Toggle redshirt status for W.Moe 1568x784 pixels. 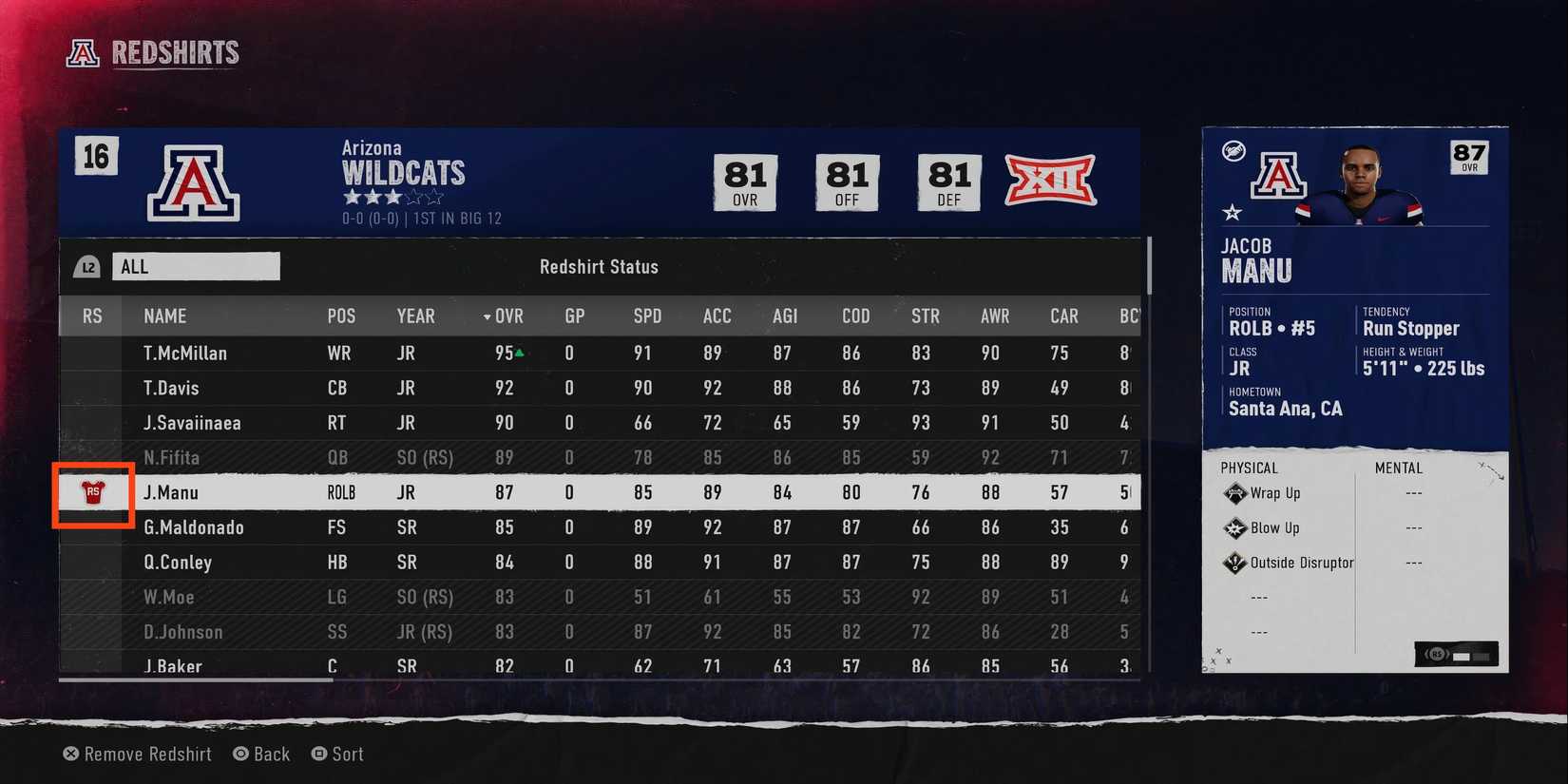(x=90, y=597)
